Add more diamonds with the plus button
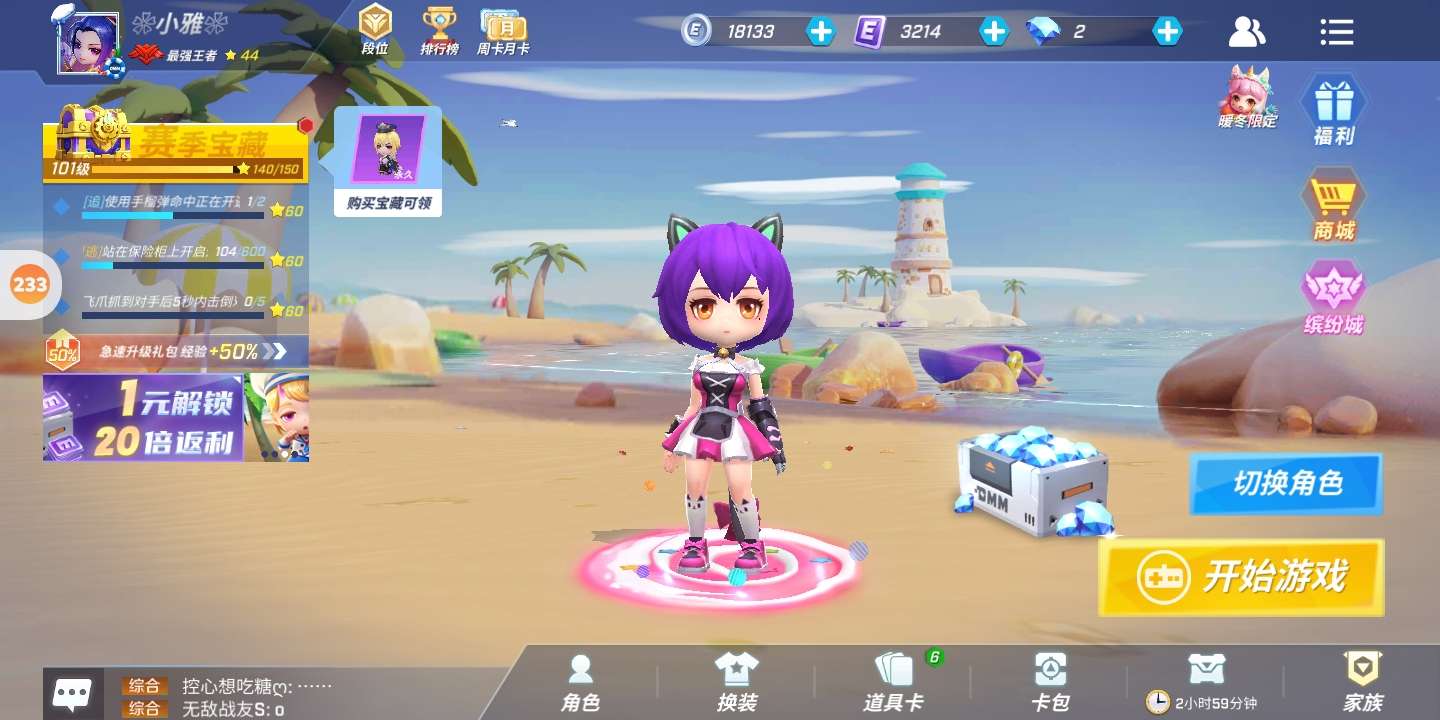 click(1167, 31)
